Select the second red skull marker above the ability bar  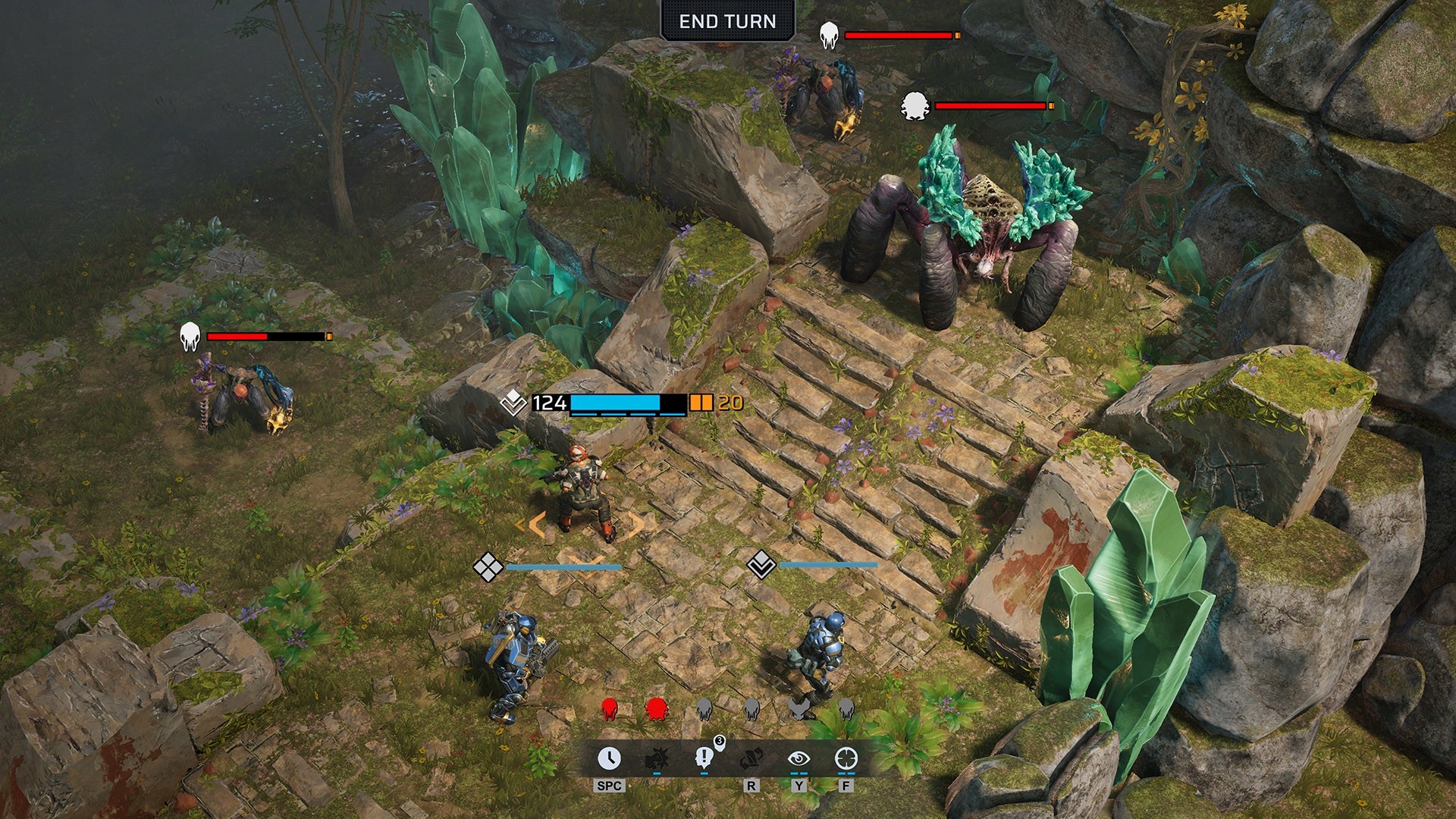657,708
